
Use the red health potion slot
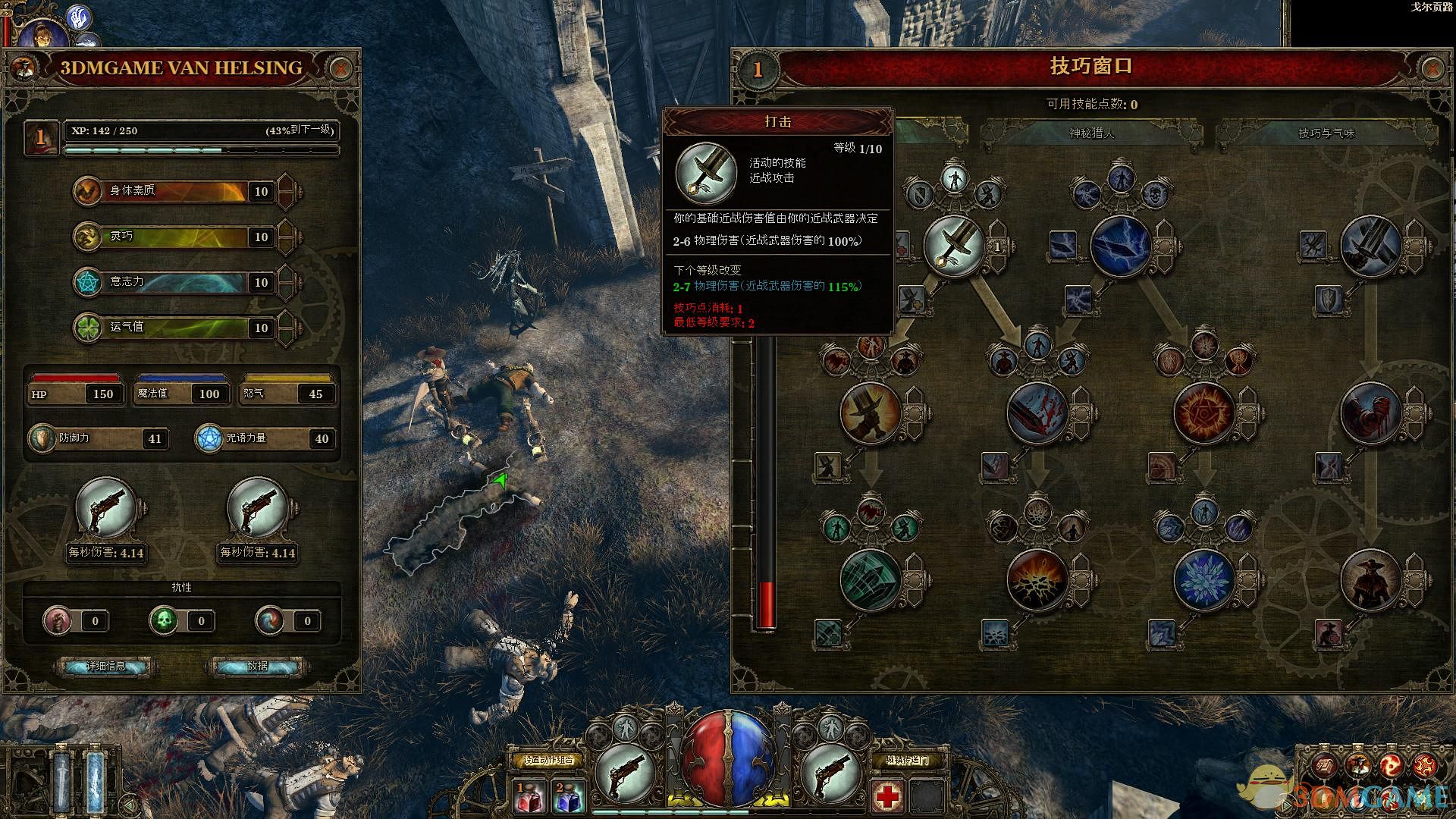tap(529, 796)
